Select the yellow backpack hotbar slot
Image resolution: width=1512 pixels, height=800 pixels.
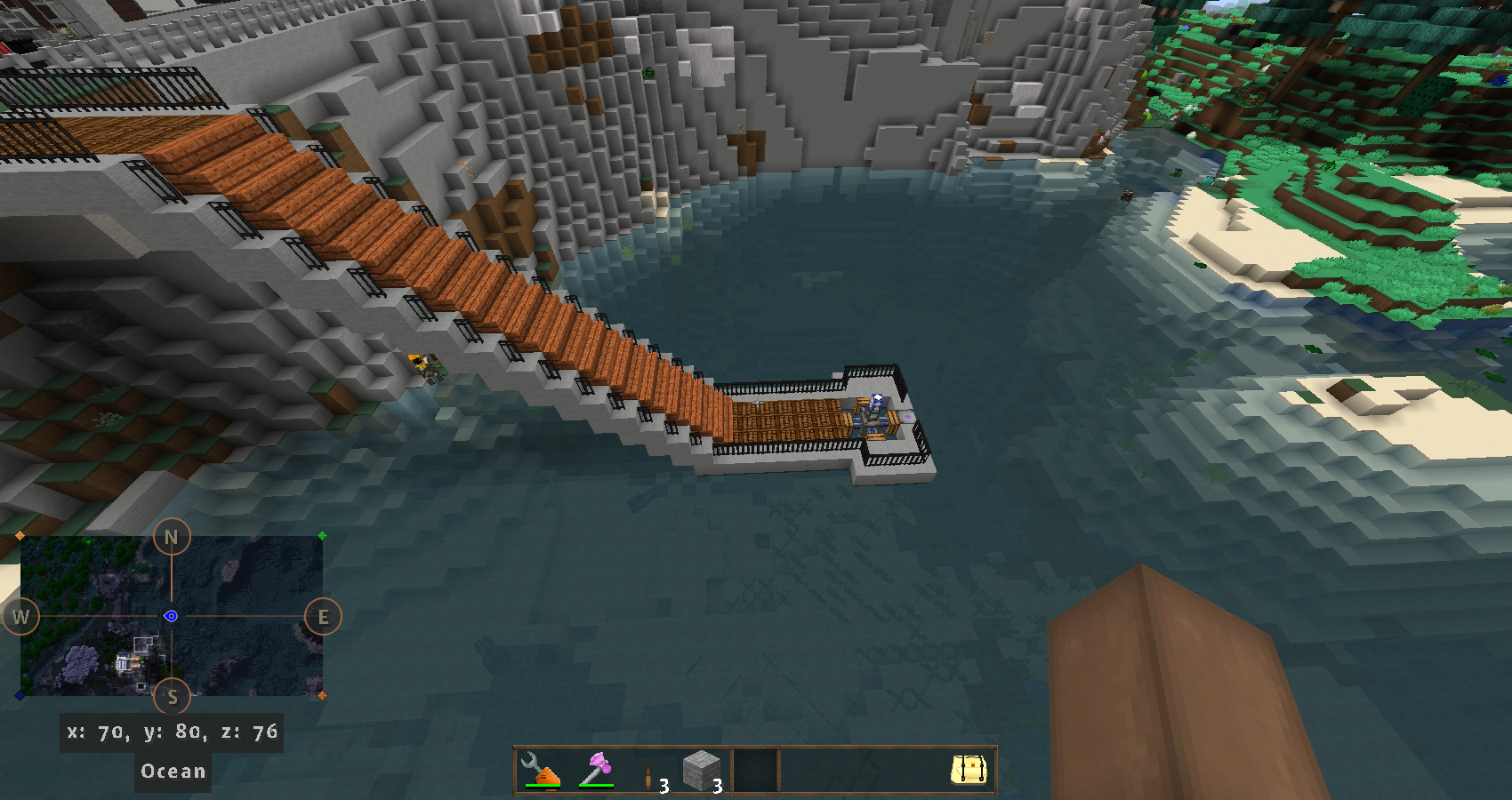pyautogui.click(x=969, y=770)
